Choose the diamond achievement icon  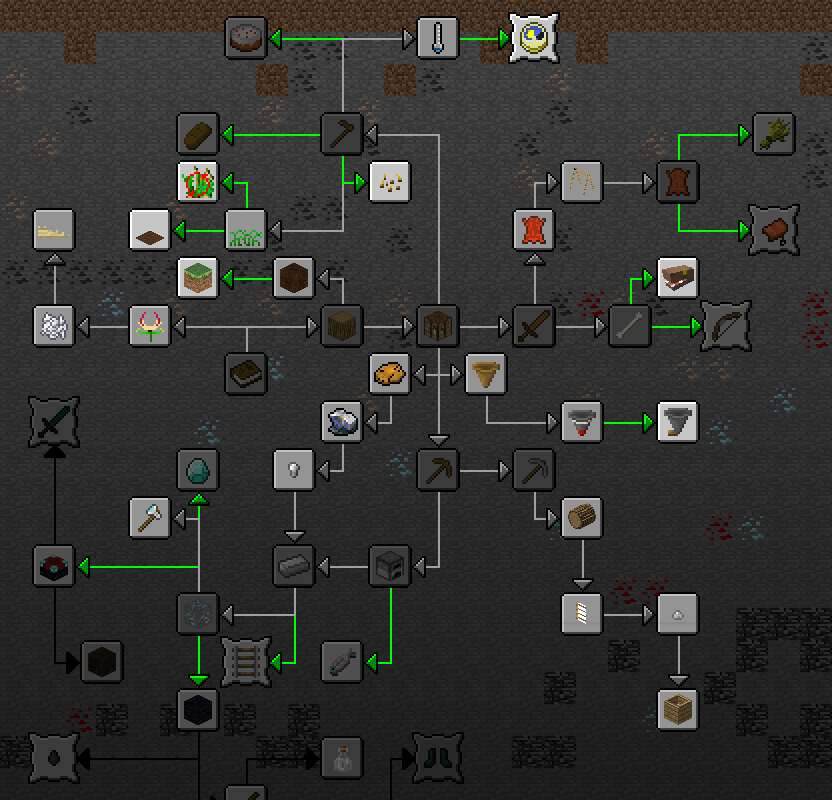coord(197,470)
